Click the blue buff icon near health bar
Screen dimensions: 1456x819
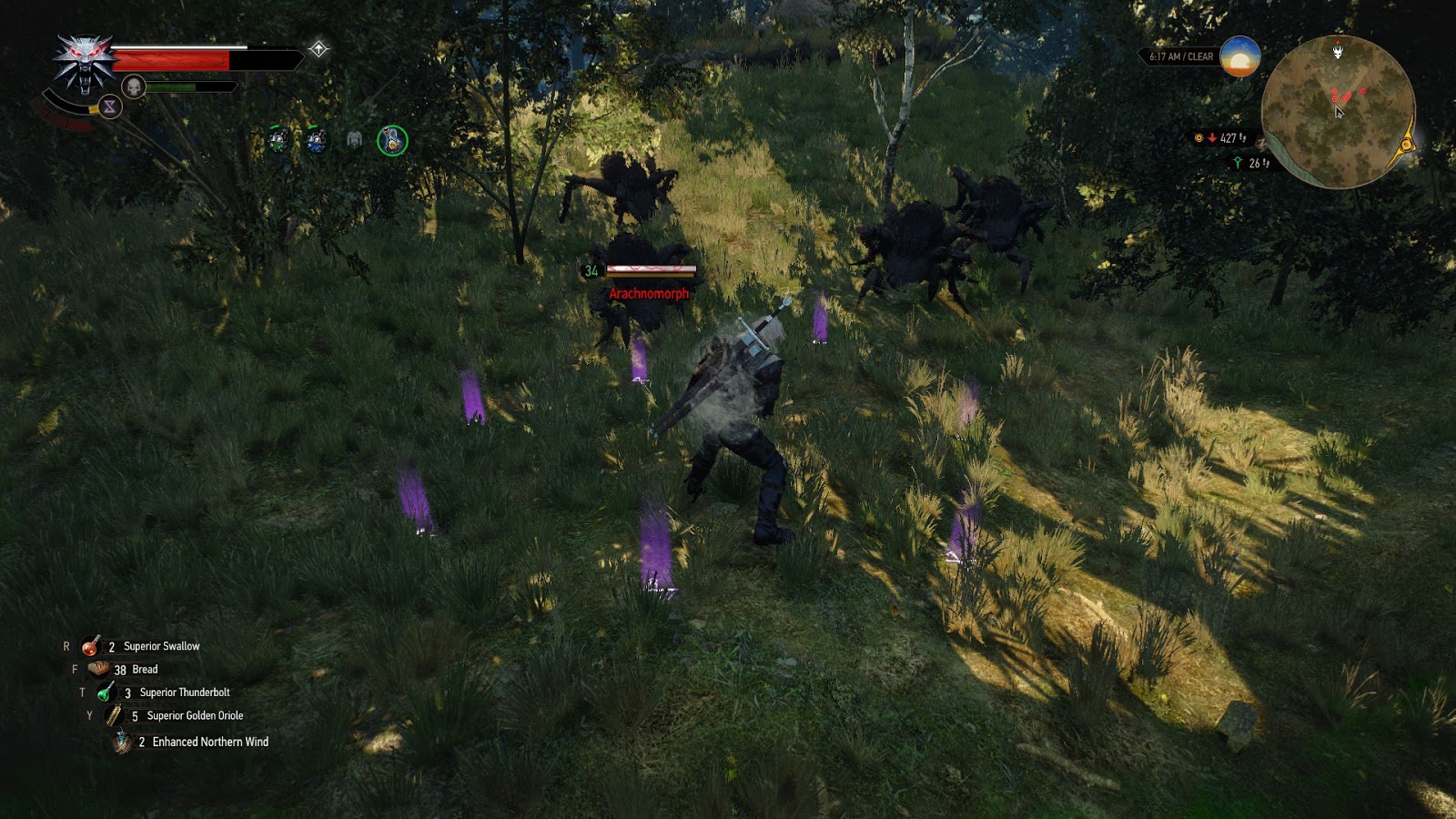(x=315, y=141)
